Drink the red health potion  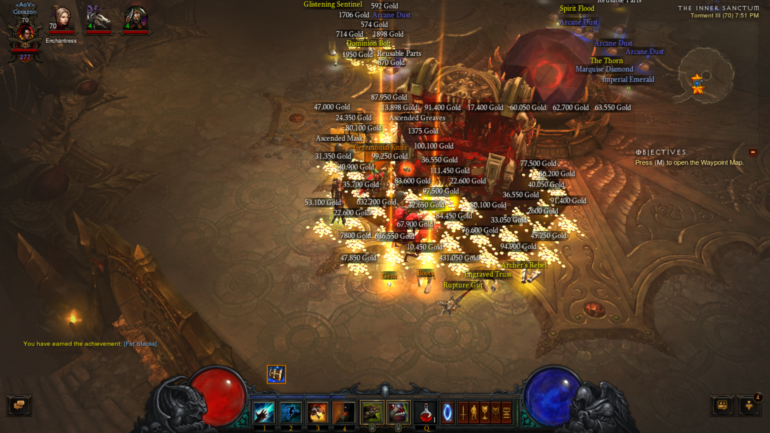[427, 411]
